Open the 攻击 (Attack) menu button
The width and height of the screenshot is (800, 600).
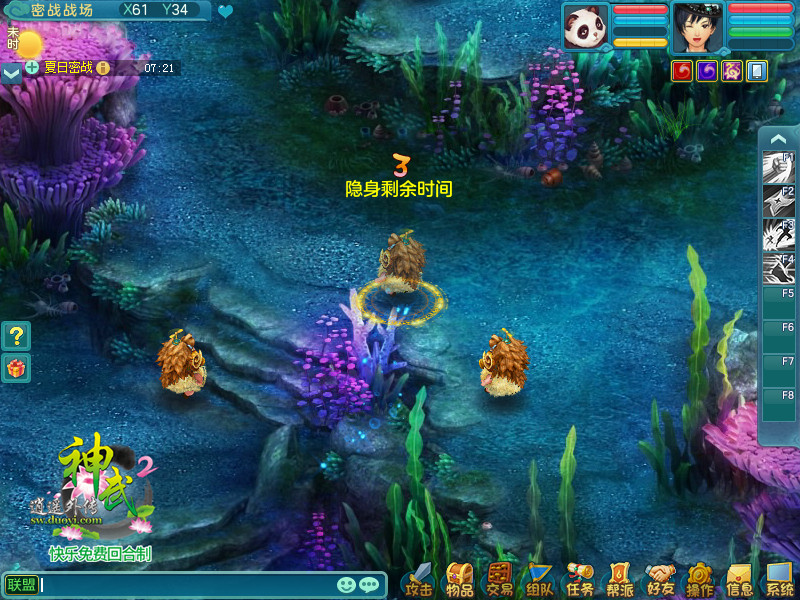coord(420,580)
